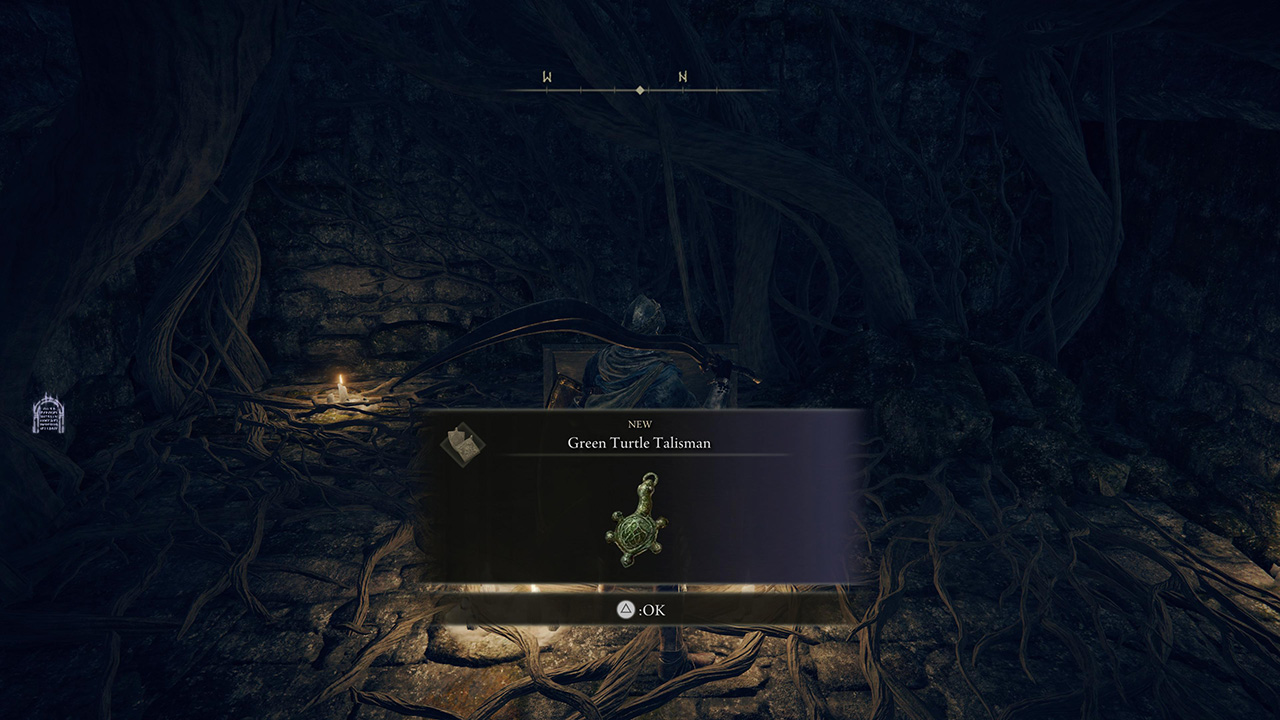Click the NEW label above the item name

(x=640, y=424)
